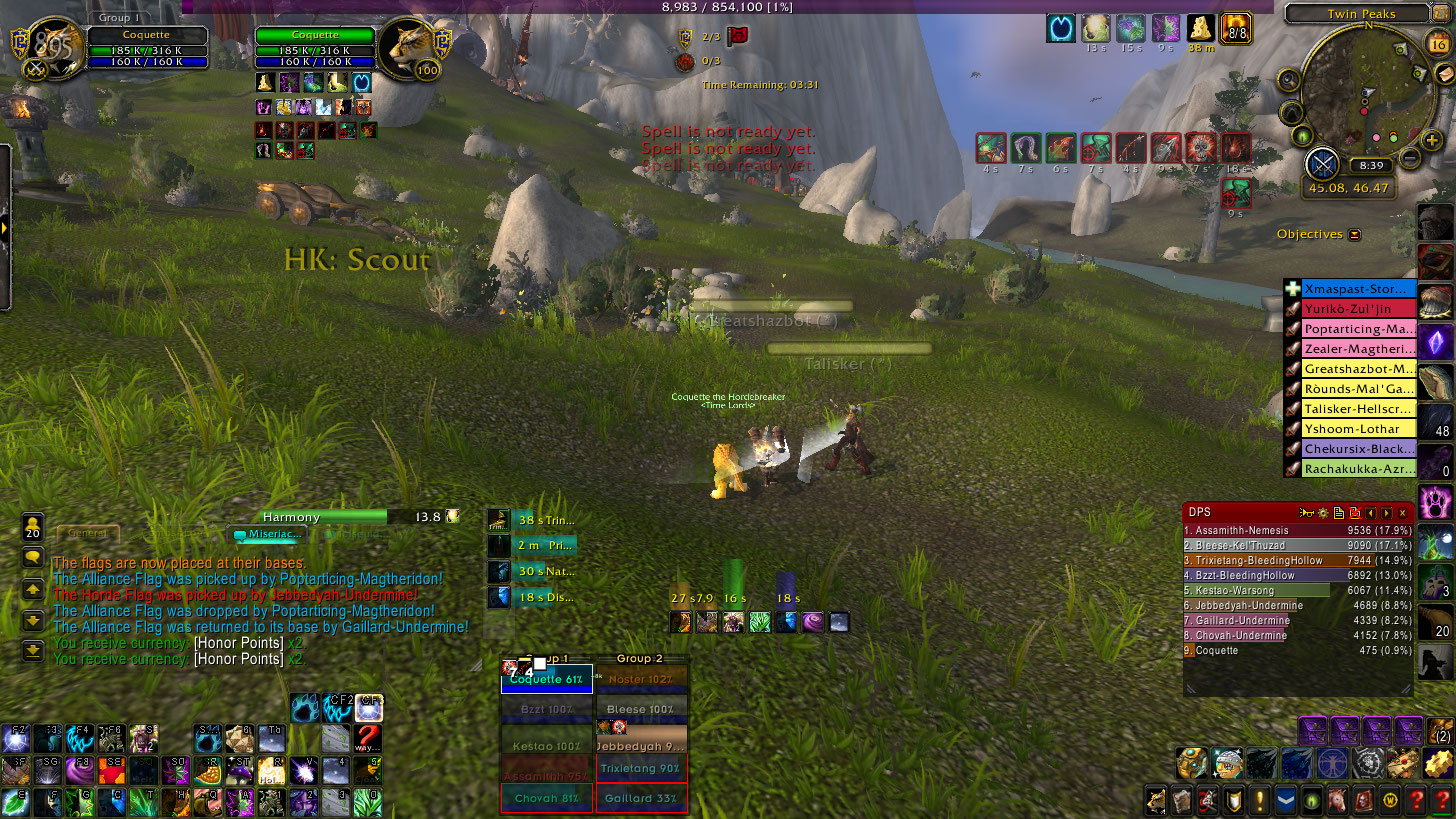
Task: Target Yurikò-Zul'jin in the enemy list
Action: pos(1358,310)
